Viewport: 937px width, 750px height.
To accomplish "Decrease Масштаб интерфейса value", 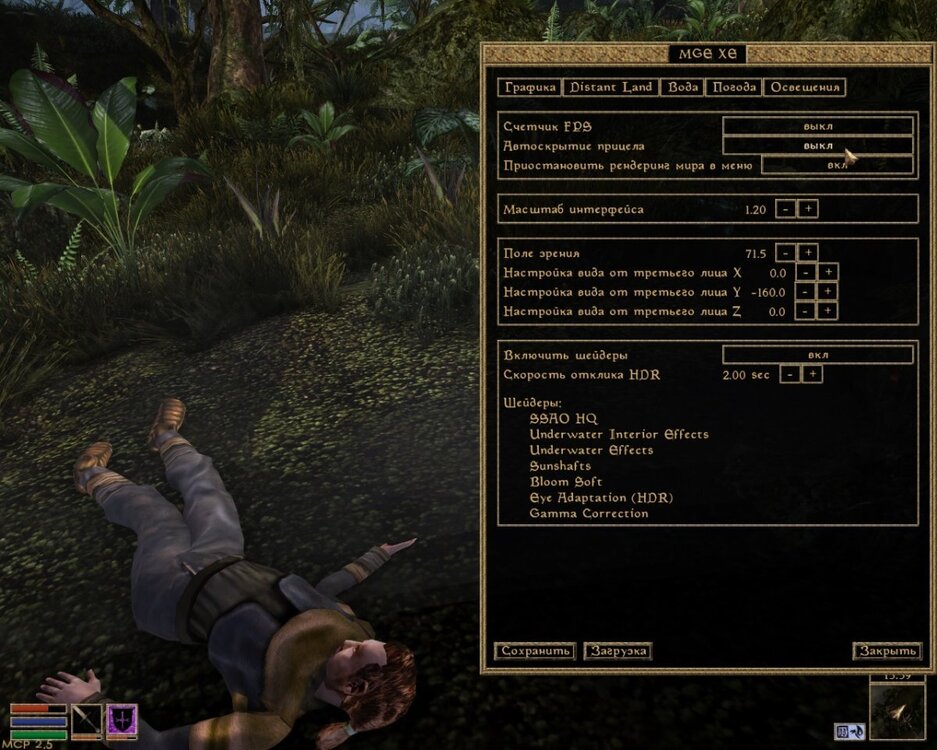I will 785,209.
